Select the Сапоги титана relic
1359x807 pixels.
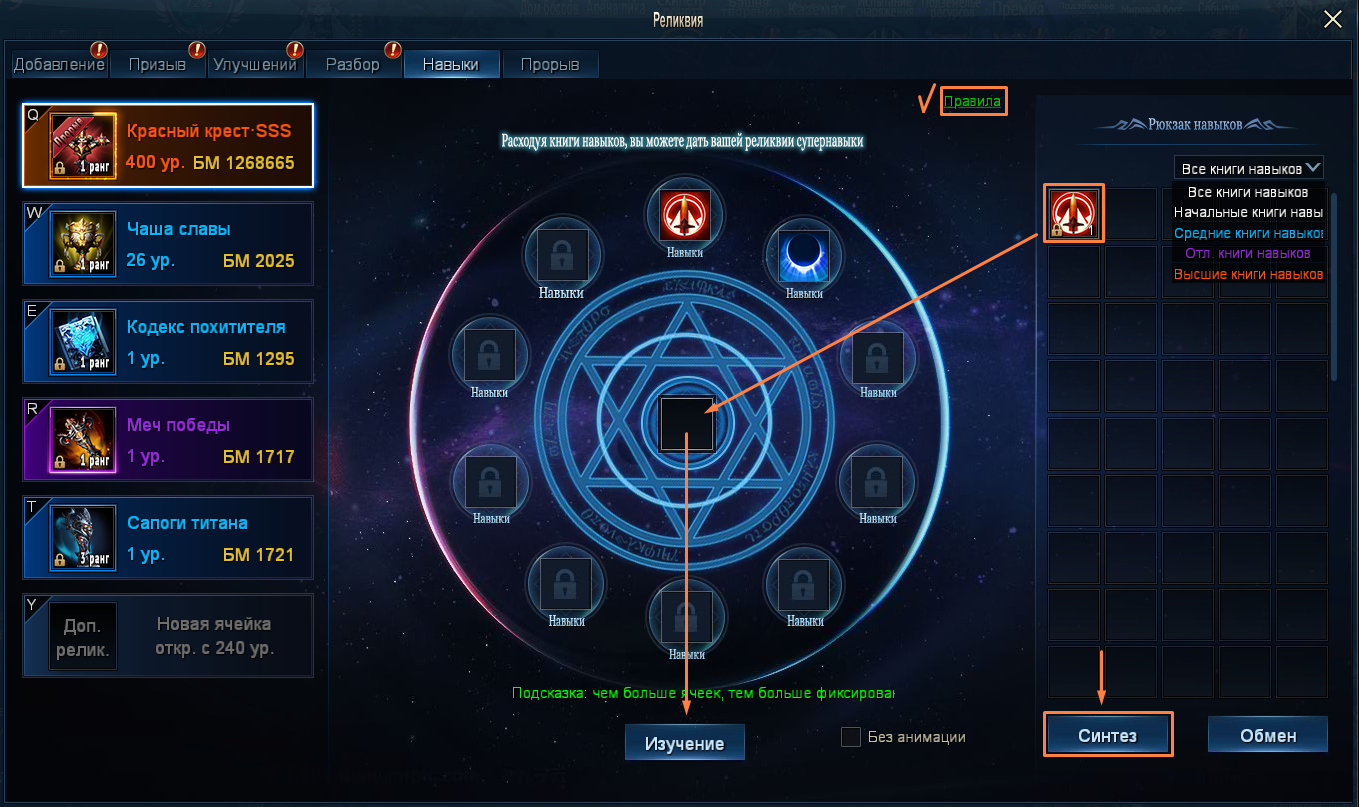click(x=168, y=538)
